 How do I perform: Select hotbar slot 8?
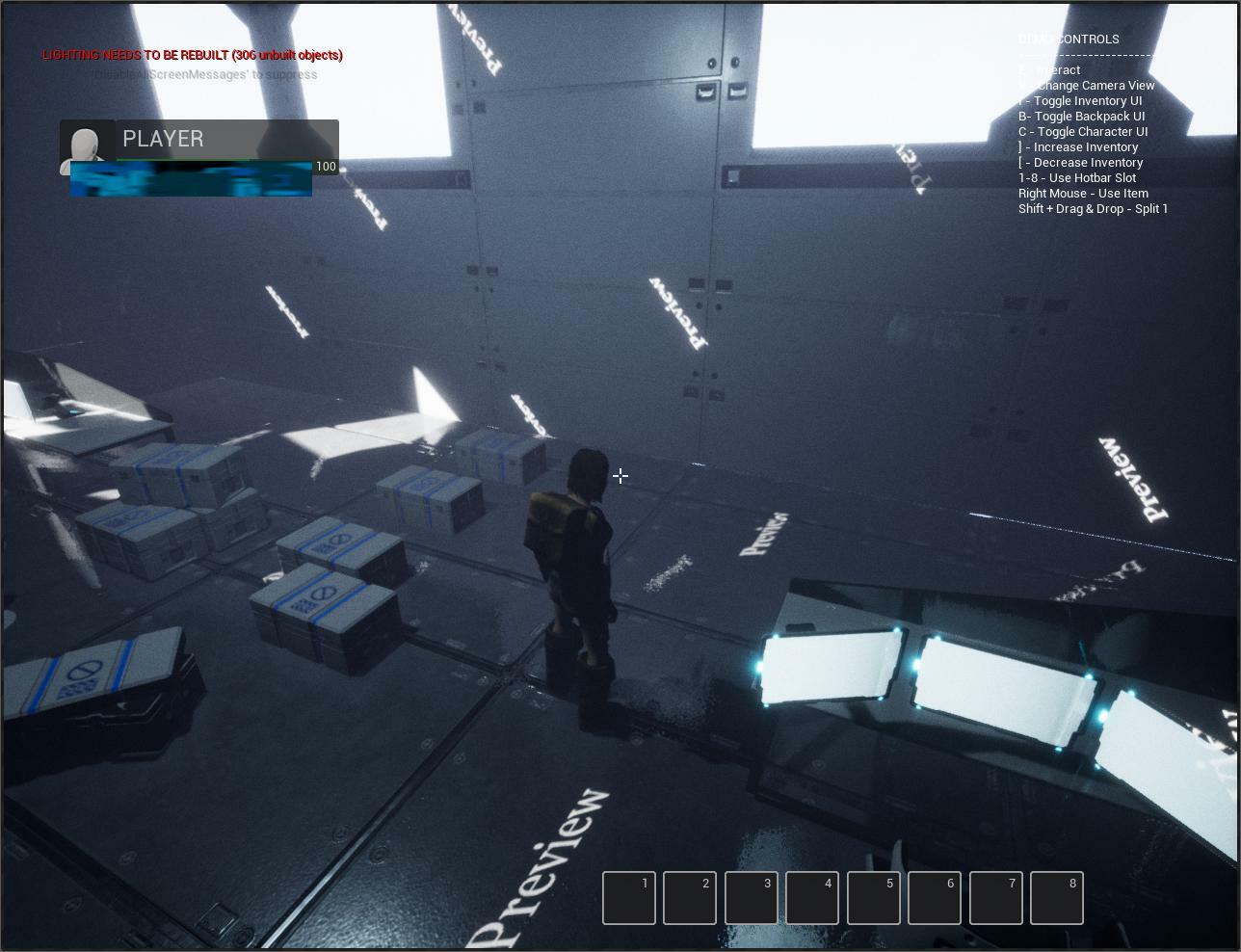tap(1057, 897)
